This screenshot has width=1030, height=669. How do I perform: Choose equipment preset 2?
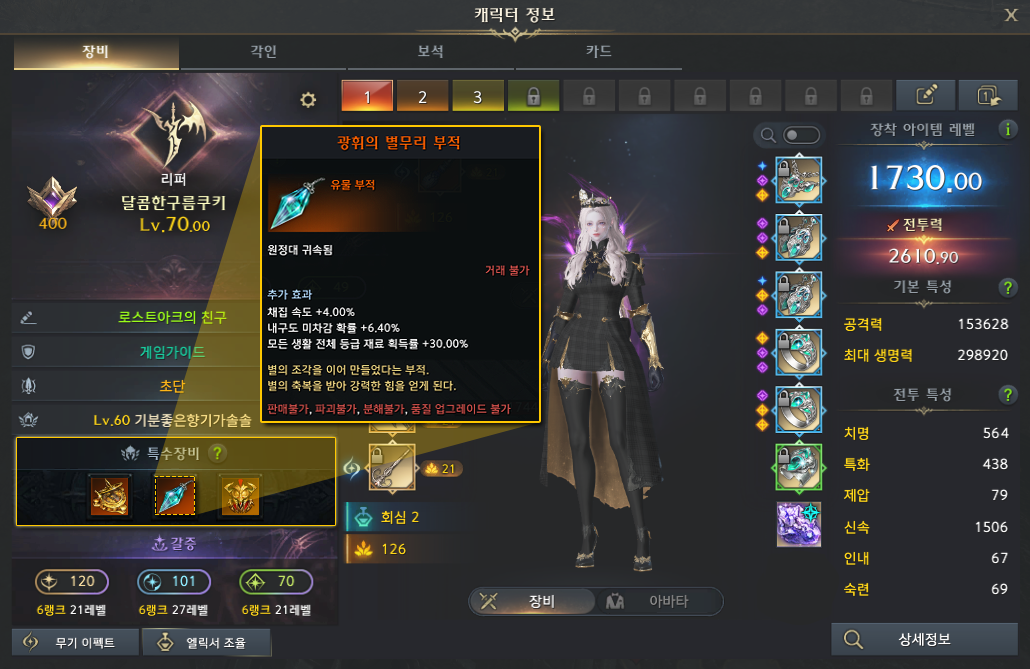point(422,97)
